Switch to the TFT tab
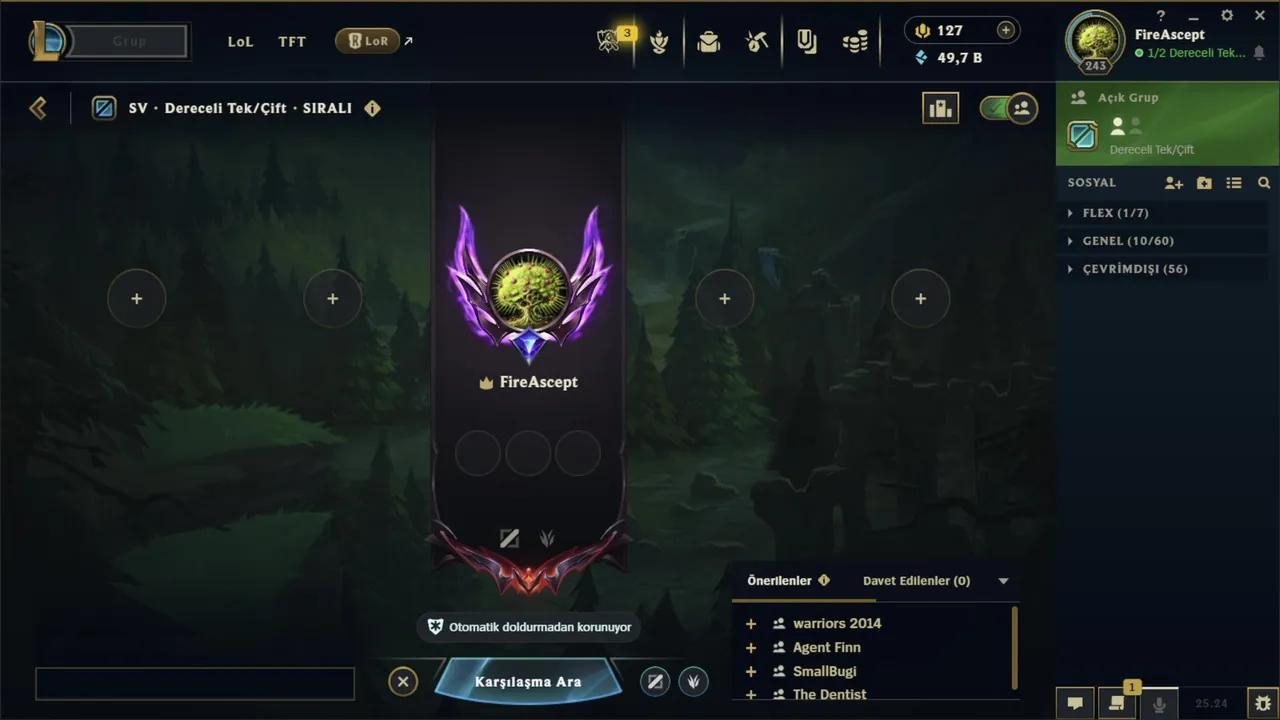The width and height of the screenshot is (1280, 720). 291,41
